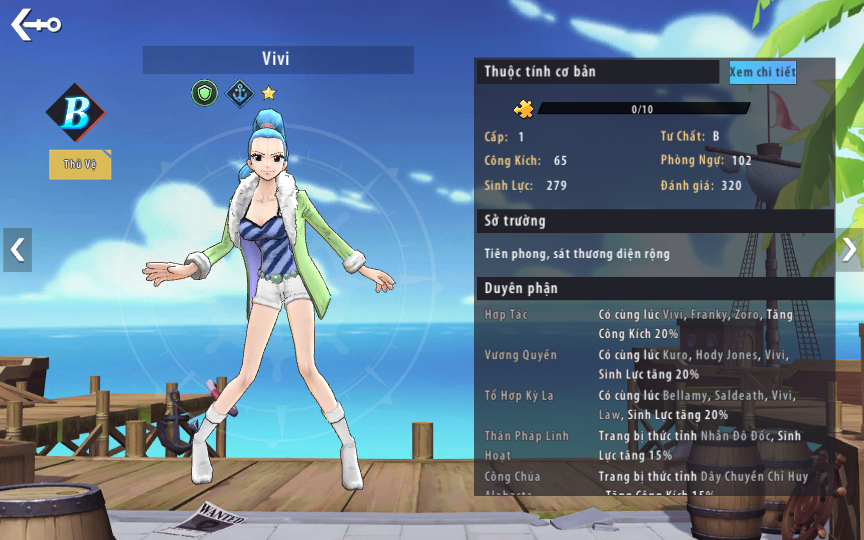The image size is (864, 540).
Task: Click the puzzle piece fragment icon
Action: point(523,109)
